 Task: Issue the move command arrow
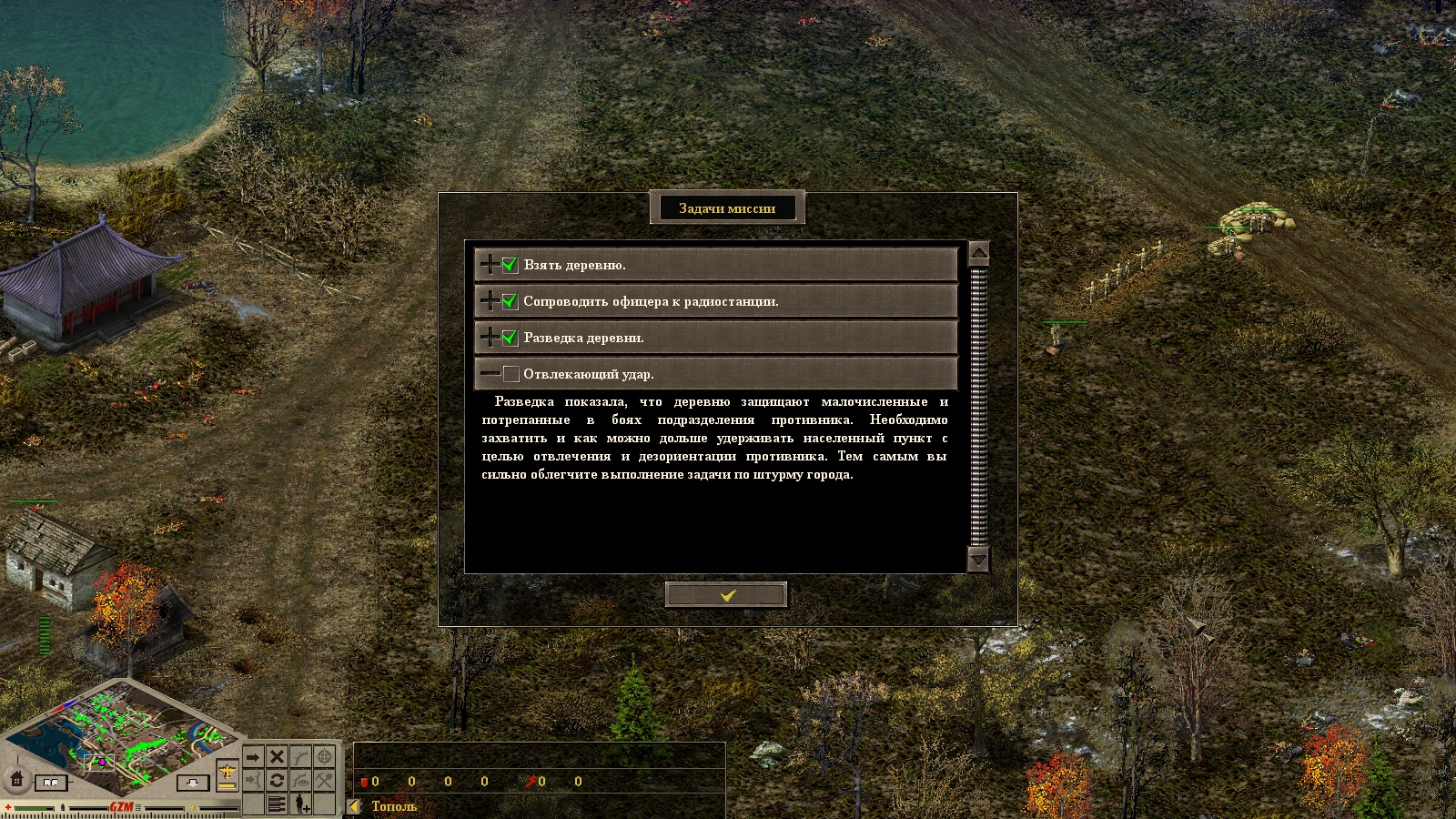tap(253, 757)
